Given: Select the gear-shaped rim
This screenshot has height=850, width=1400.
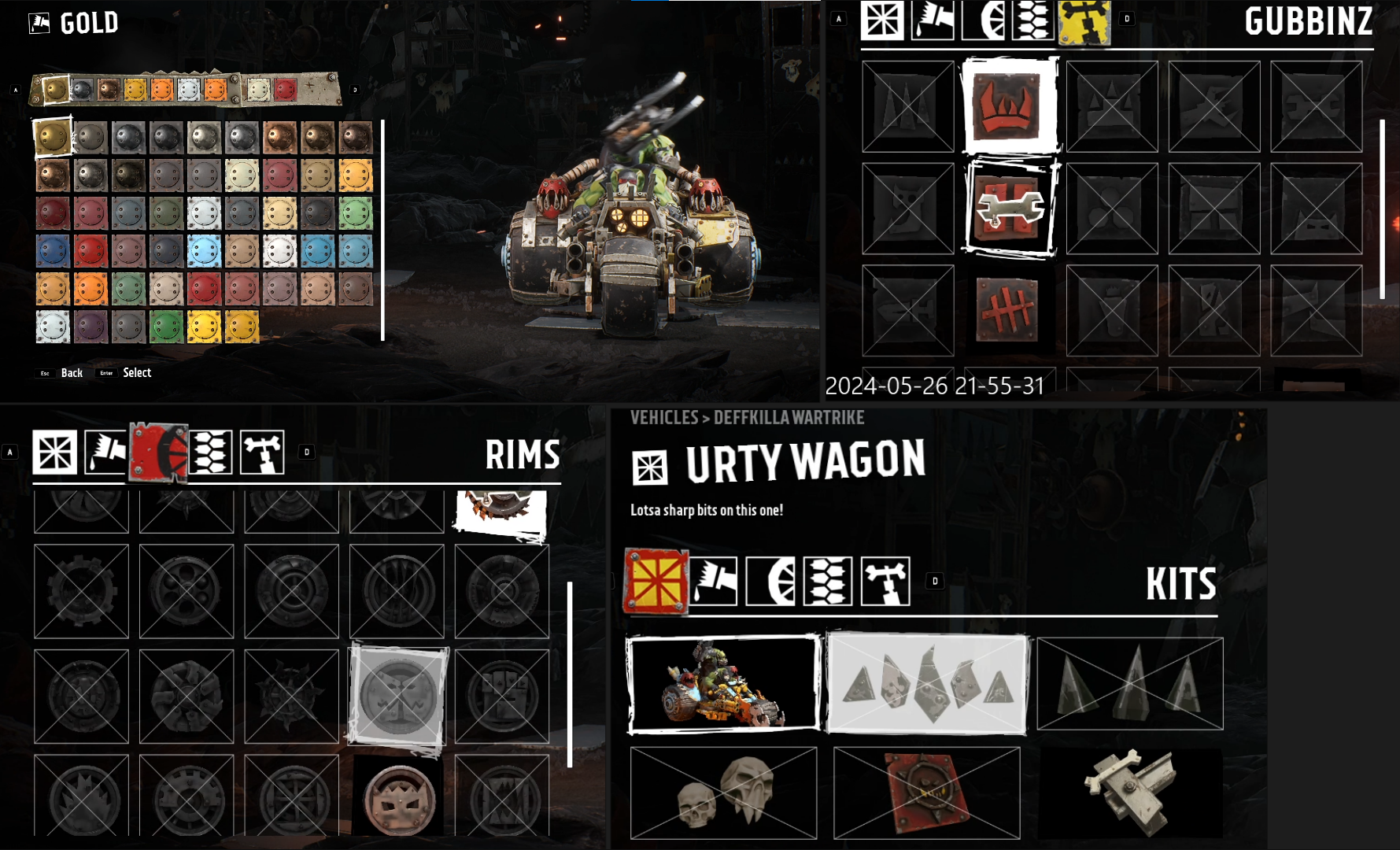Looking at the screenshot, I should click(x=81, y=590).
